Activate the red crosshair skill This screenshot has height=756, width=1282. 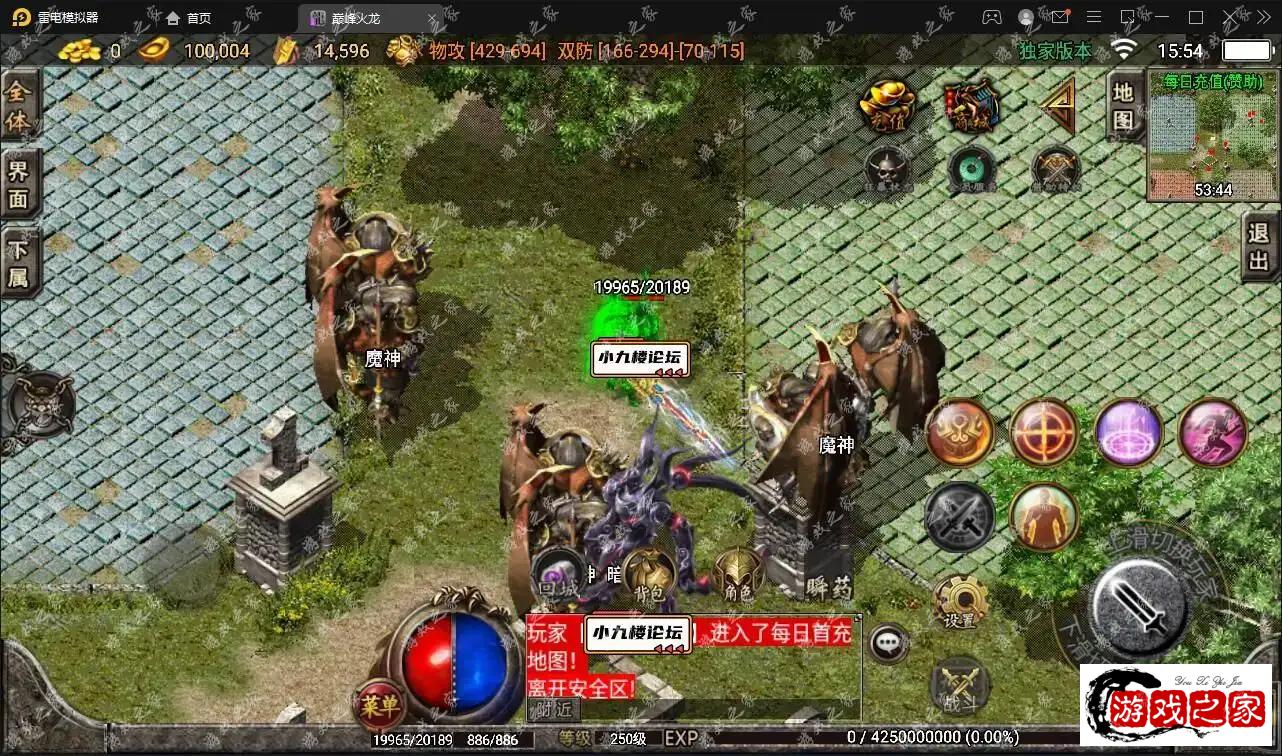pos(1043,433)
